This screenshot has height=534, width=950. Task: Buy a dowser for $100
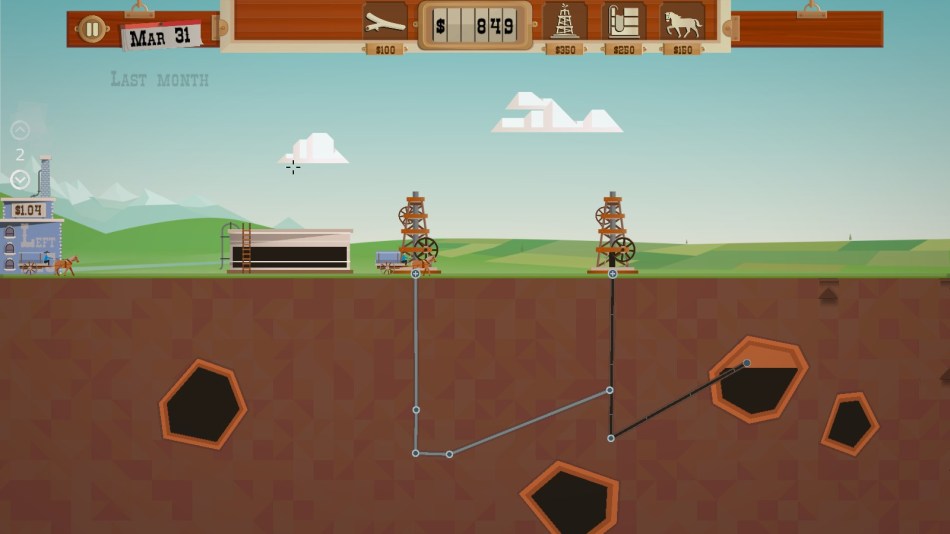pos(385,23)
